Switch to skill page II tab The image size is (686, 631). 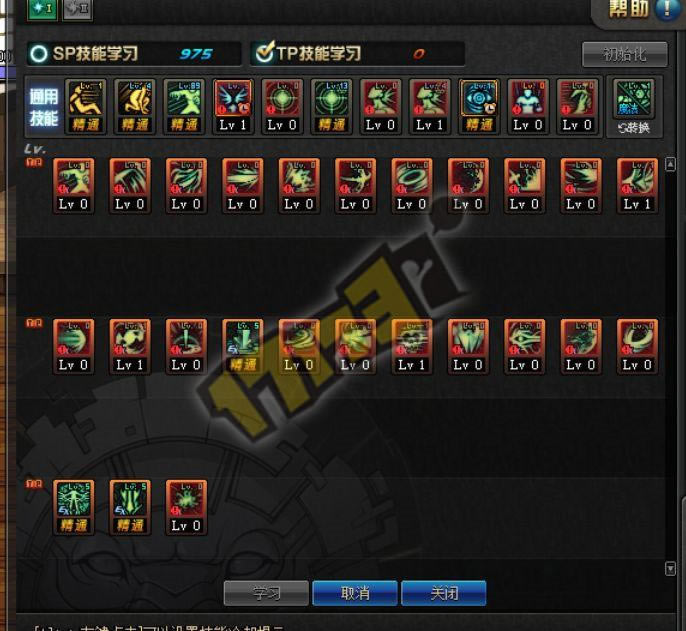tap(77, 9)
